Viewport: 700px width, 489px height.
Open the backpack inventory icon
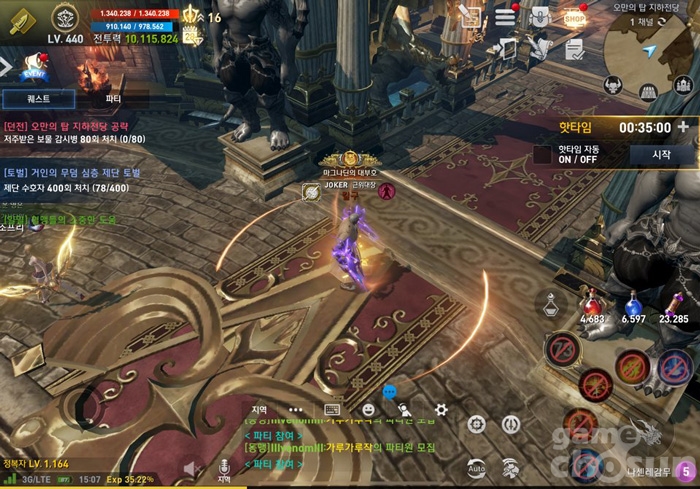pos(539,16)
